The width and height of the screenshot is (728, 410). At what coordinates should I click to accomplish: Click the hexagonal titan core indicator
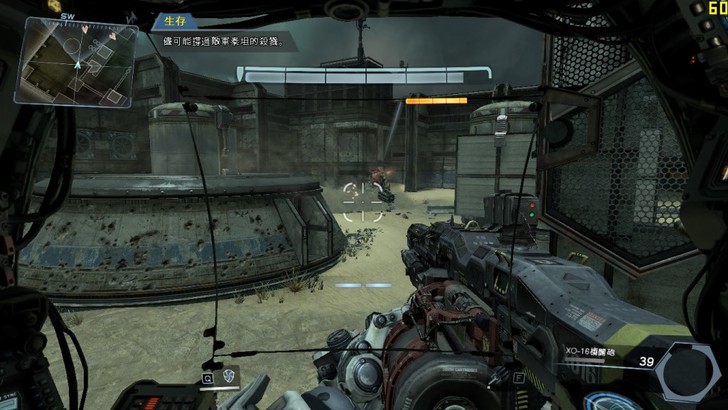click(x=689, y=371)
